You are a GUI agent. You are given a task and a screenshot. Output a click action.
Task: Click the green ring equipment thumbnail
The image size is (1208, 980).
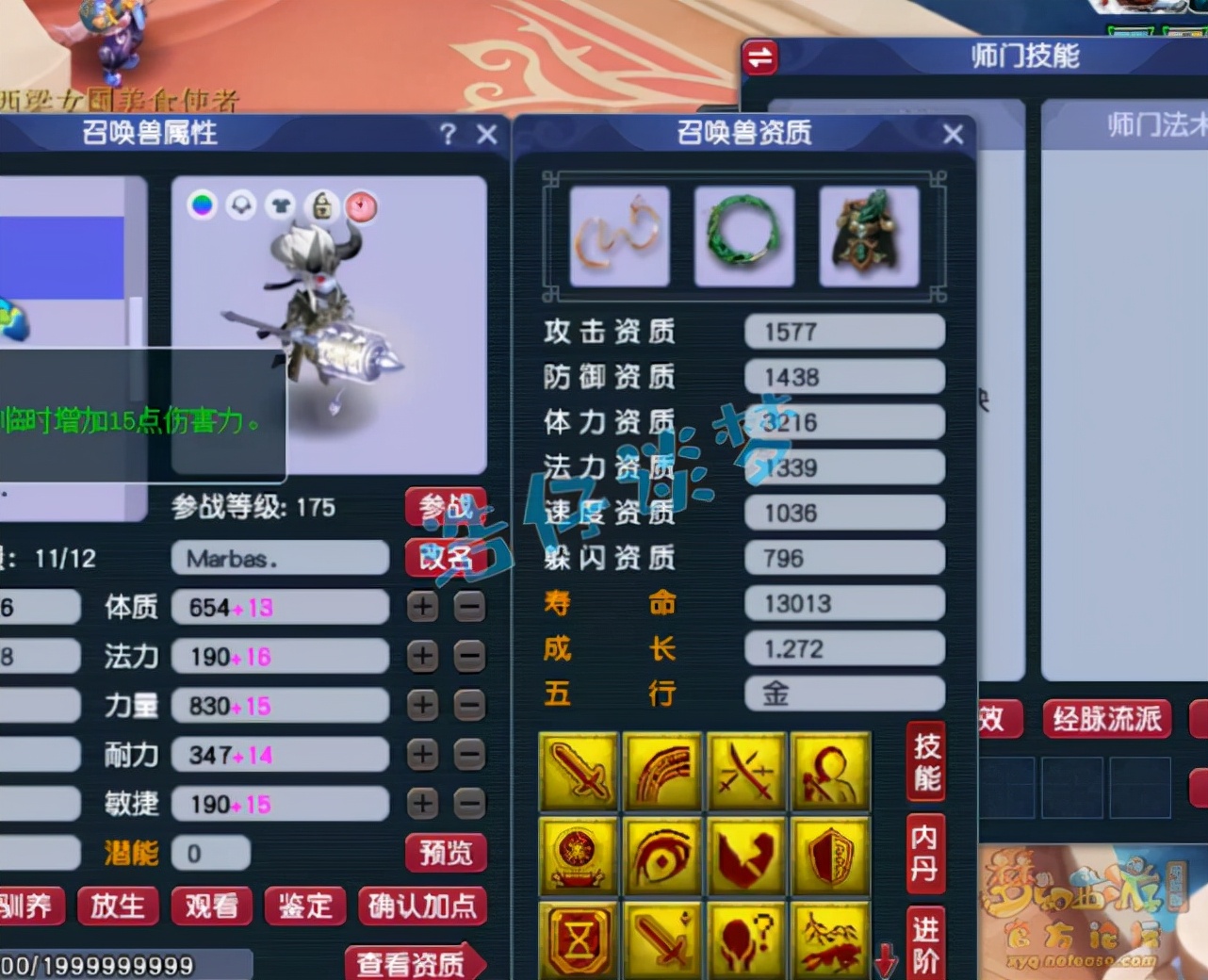[744, 236]
